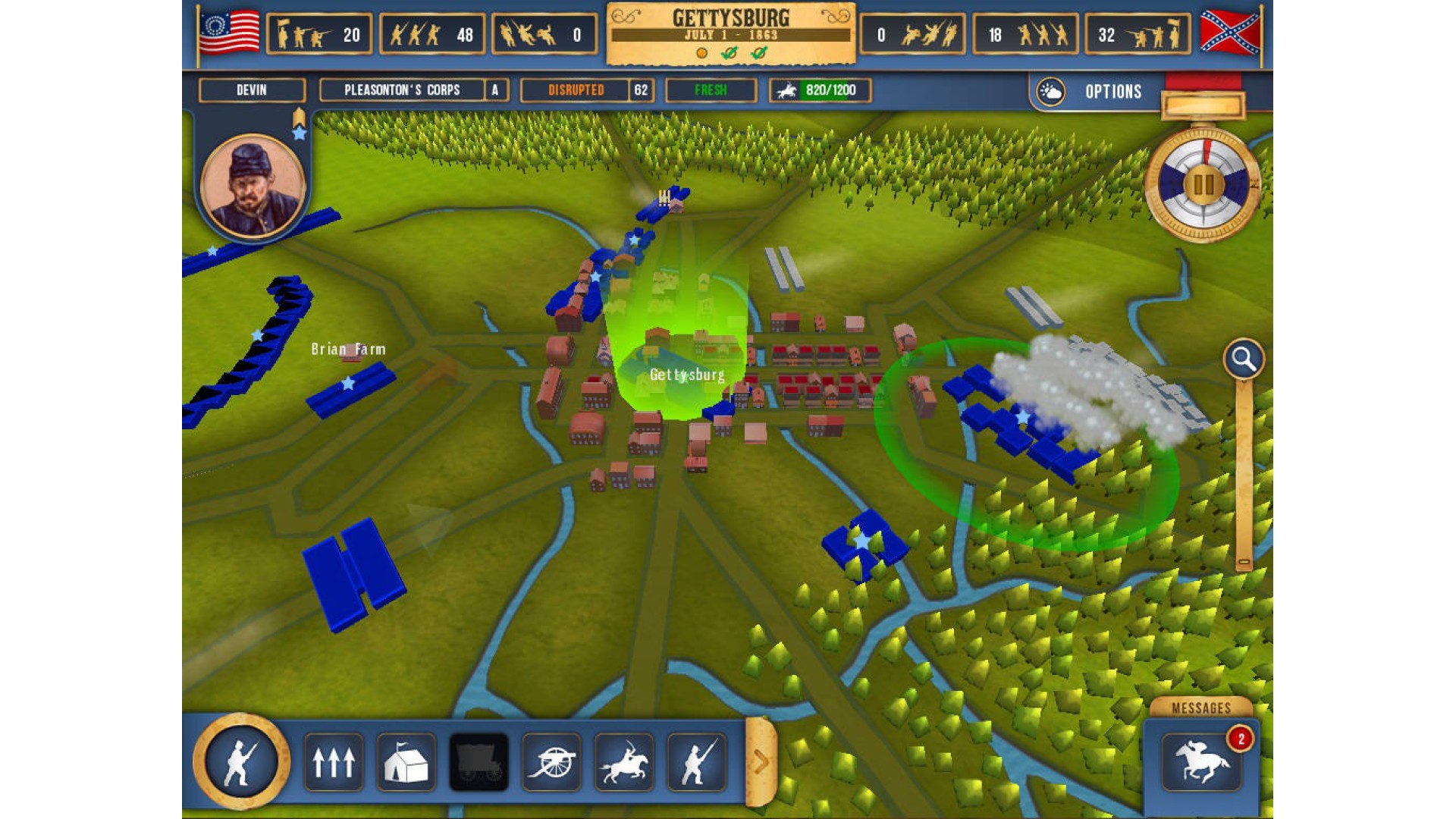
Task: Expand the command bar arrow
Action: [x=761, y=761]
